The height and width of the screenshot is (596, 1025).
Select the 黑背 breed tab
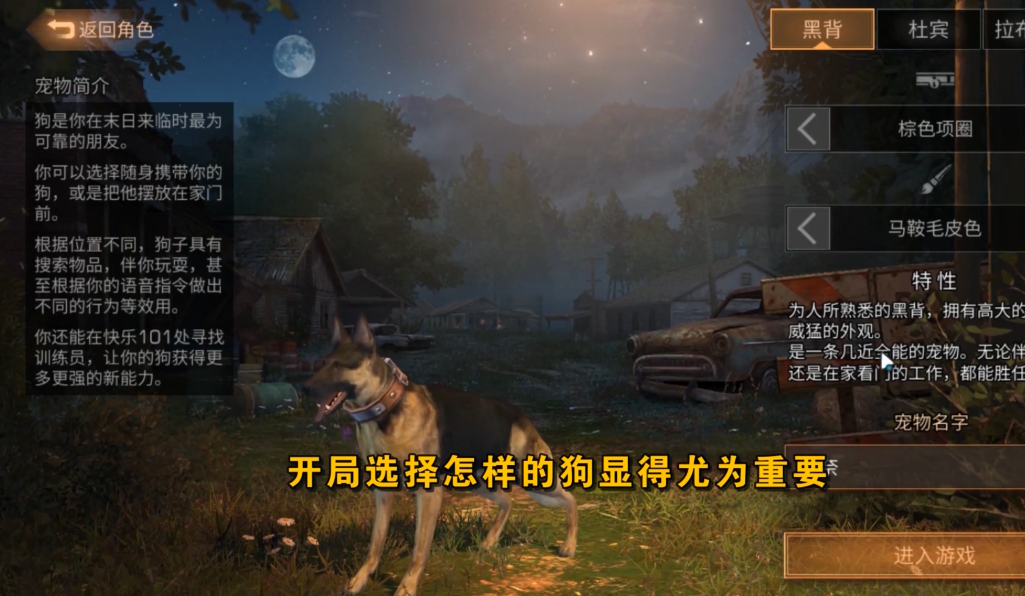821,29
